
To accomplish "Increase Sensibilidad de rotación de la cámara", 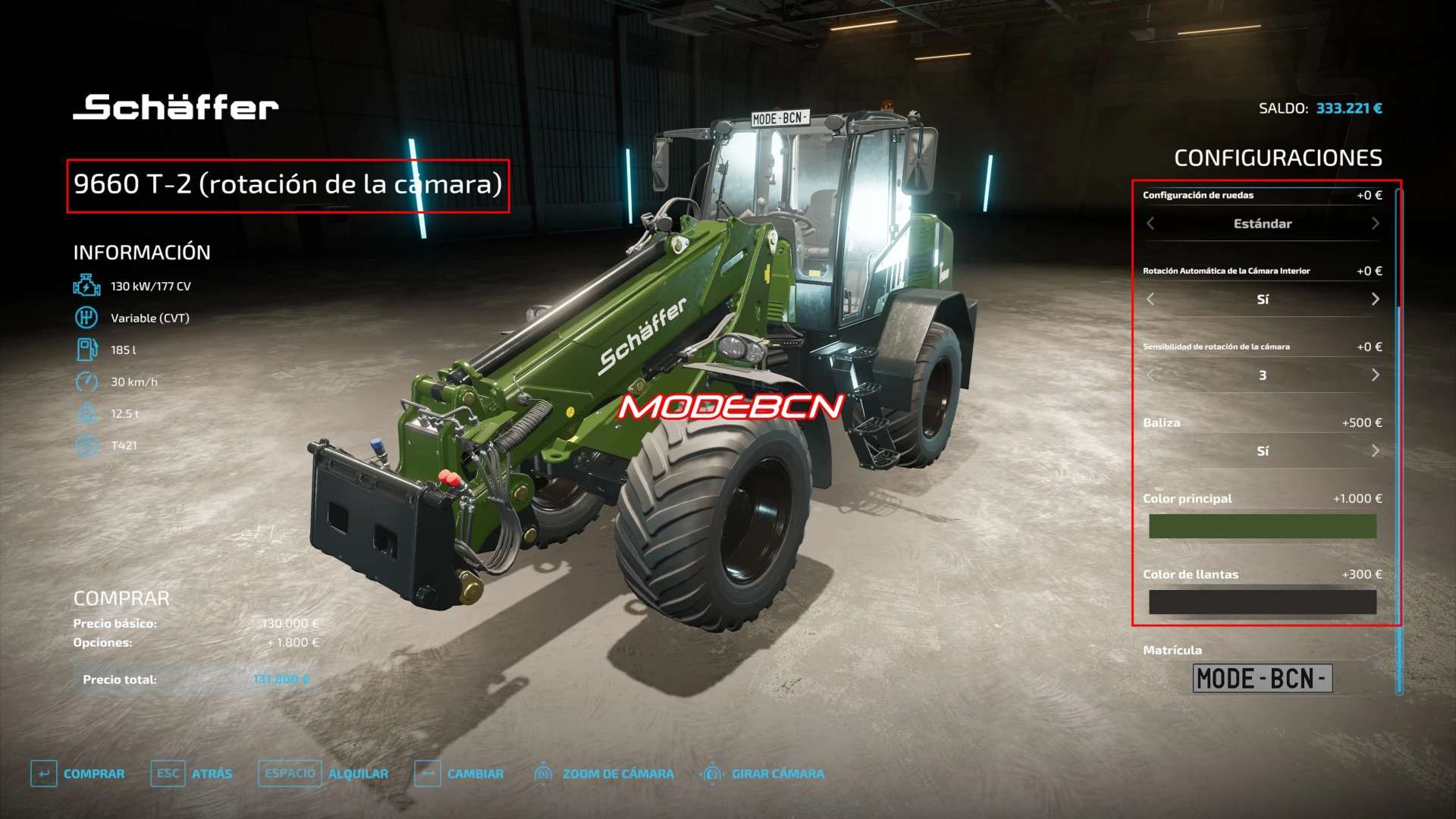I will coord(1375,375).
